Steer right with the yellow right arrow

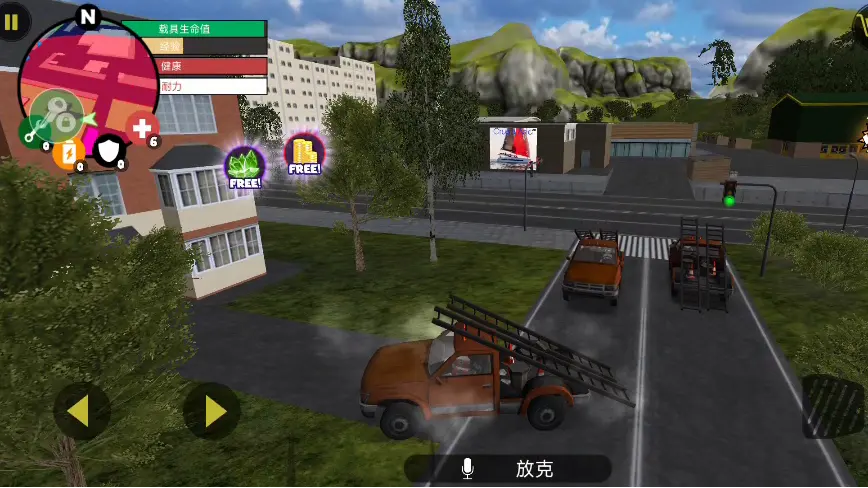click(212, 410)
